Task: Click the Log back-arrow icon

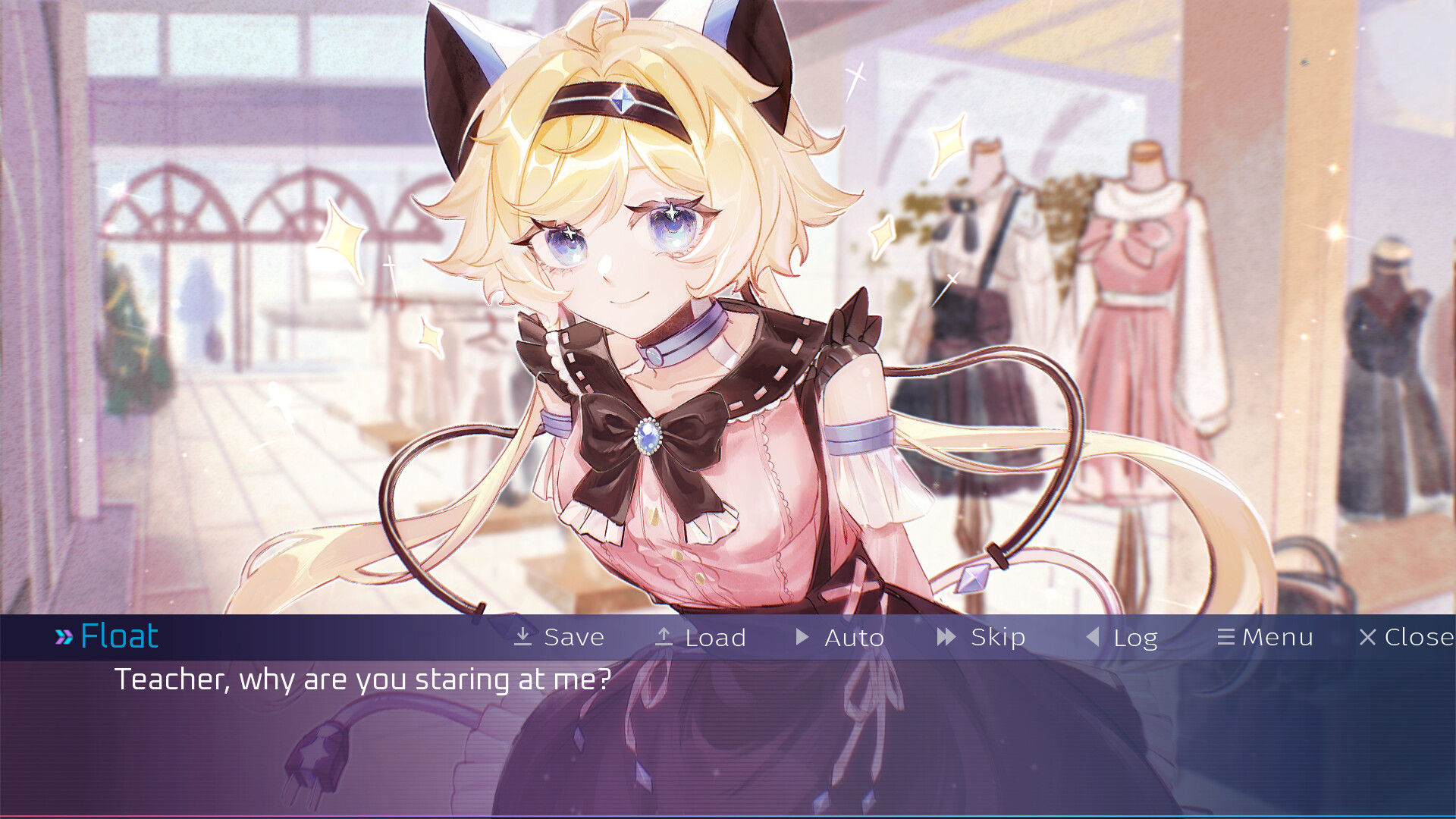Action: coord(1092,637)
